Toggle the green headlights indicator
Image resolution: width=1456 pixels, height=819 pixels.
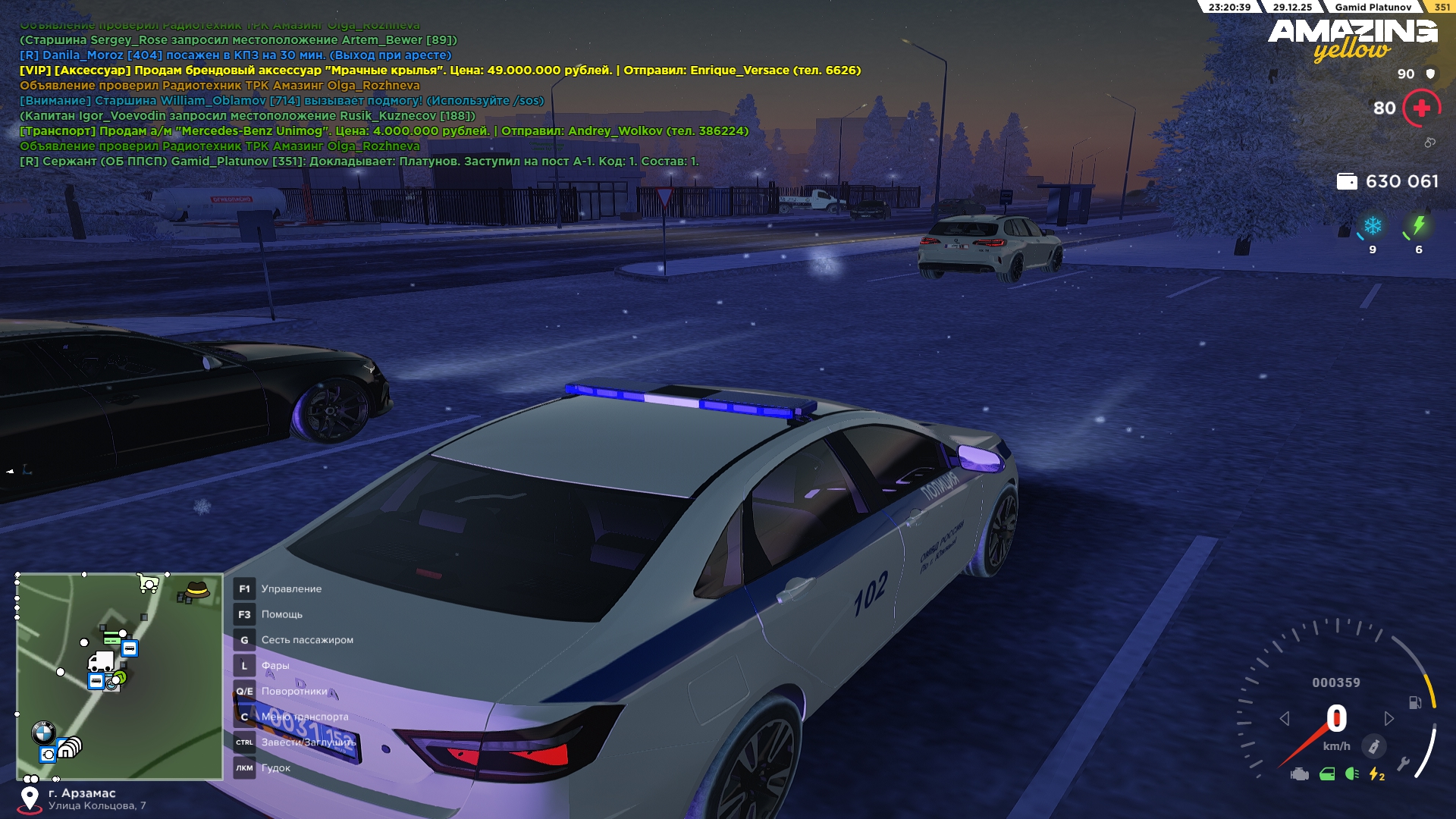pos(1352,774)
